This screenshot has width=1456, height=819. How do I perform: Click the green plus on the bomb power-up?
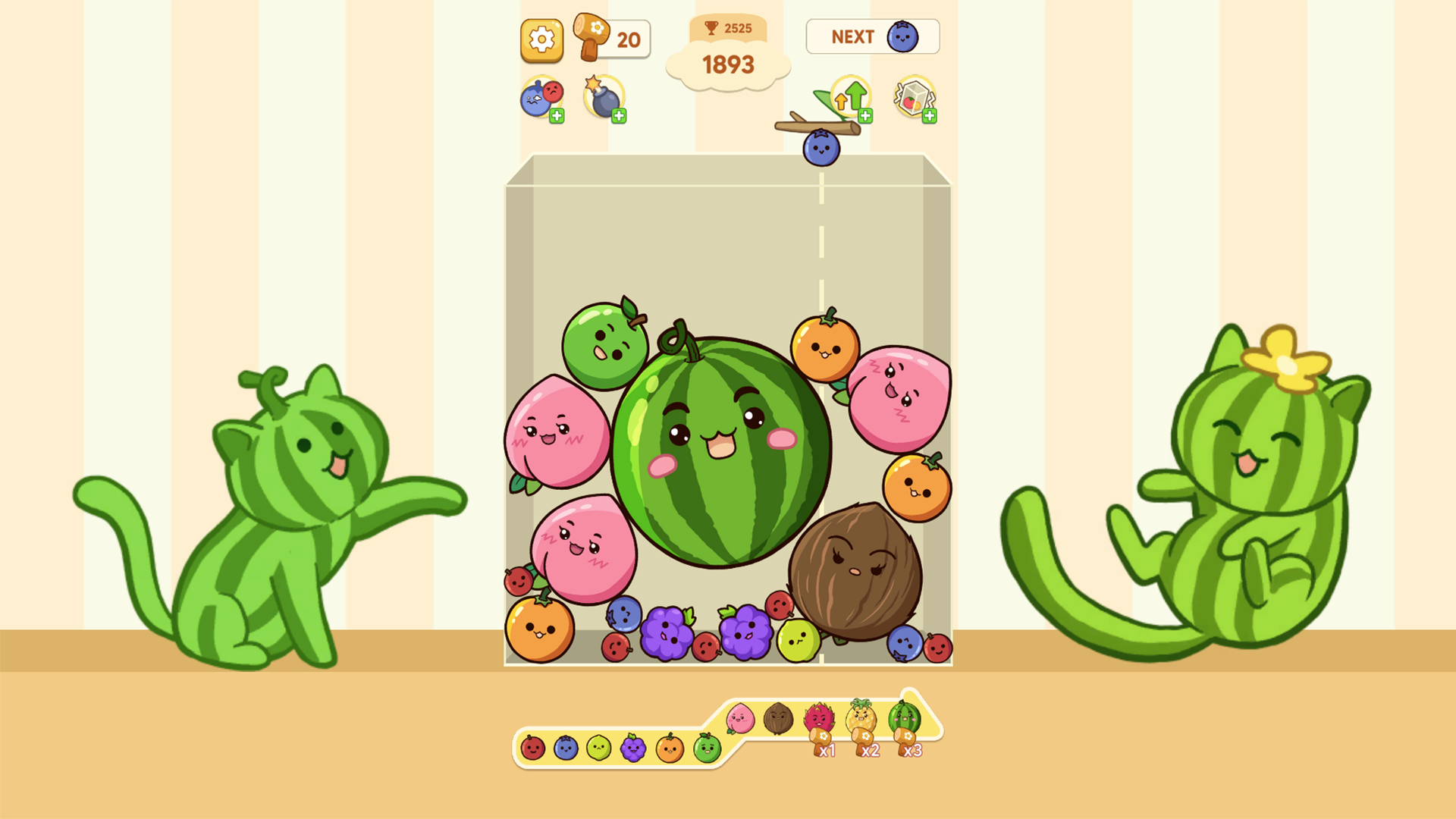[x=620, y=115]
